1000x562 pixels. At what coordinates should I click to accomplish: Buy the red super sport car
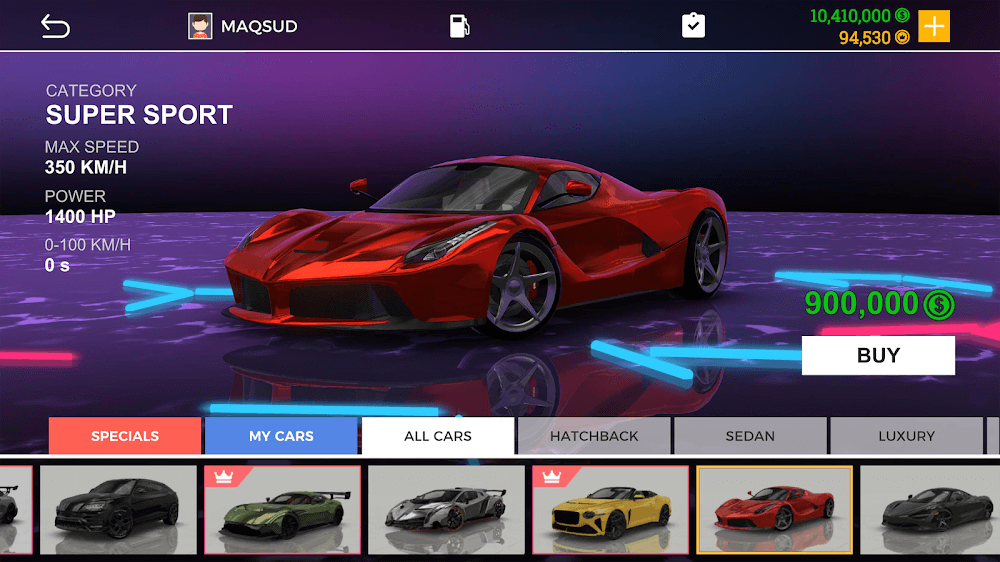(878, 355)
